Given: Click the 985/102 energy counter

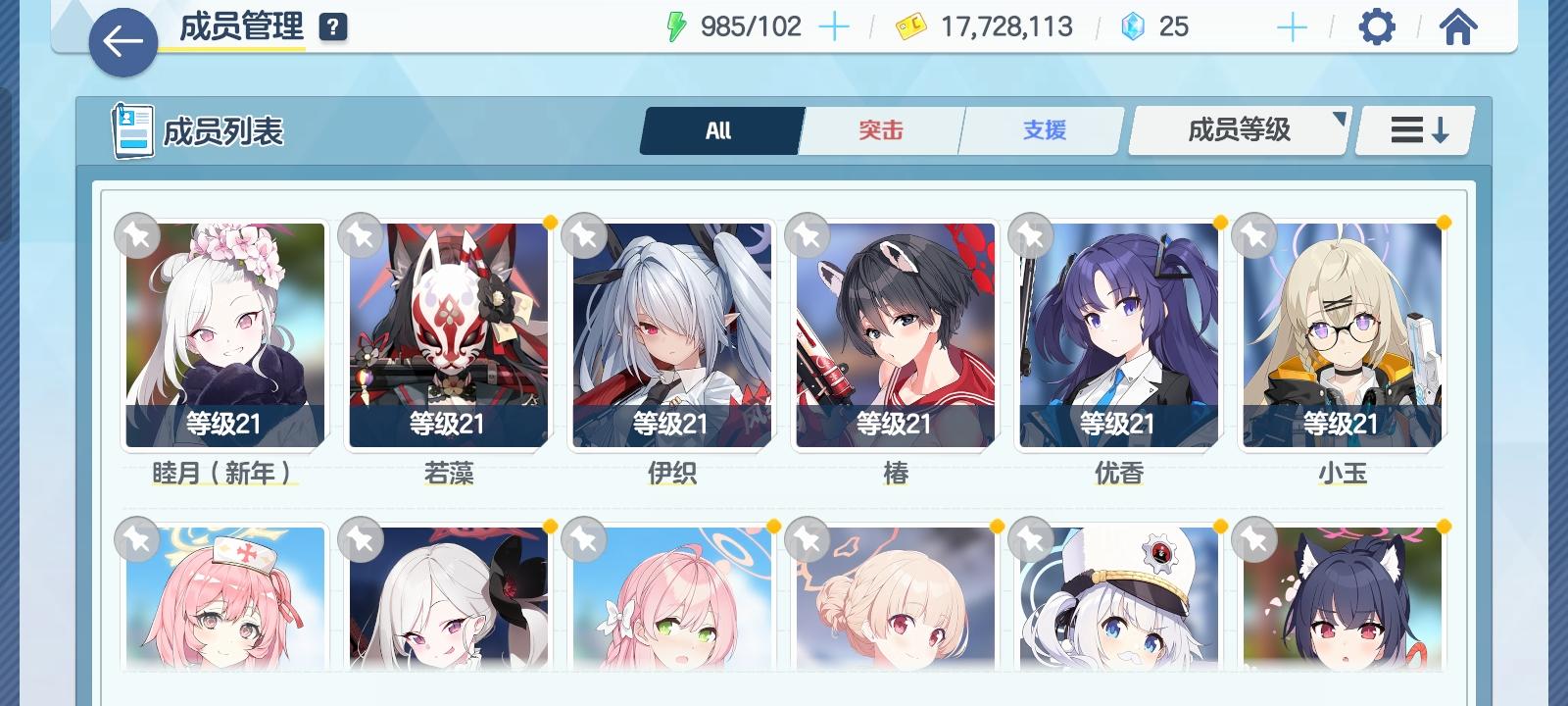Looking at the screenshot, I should 752,26.
